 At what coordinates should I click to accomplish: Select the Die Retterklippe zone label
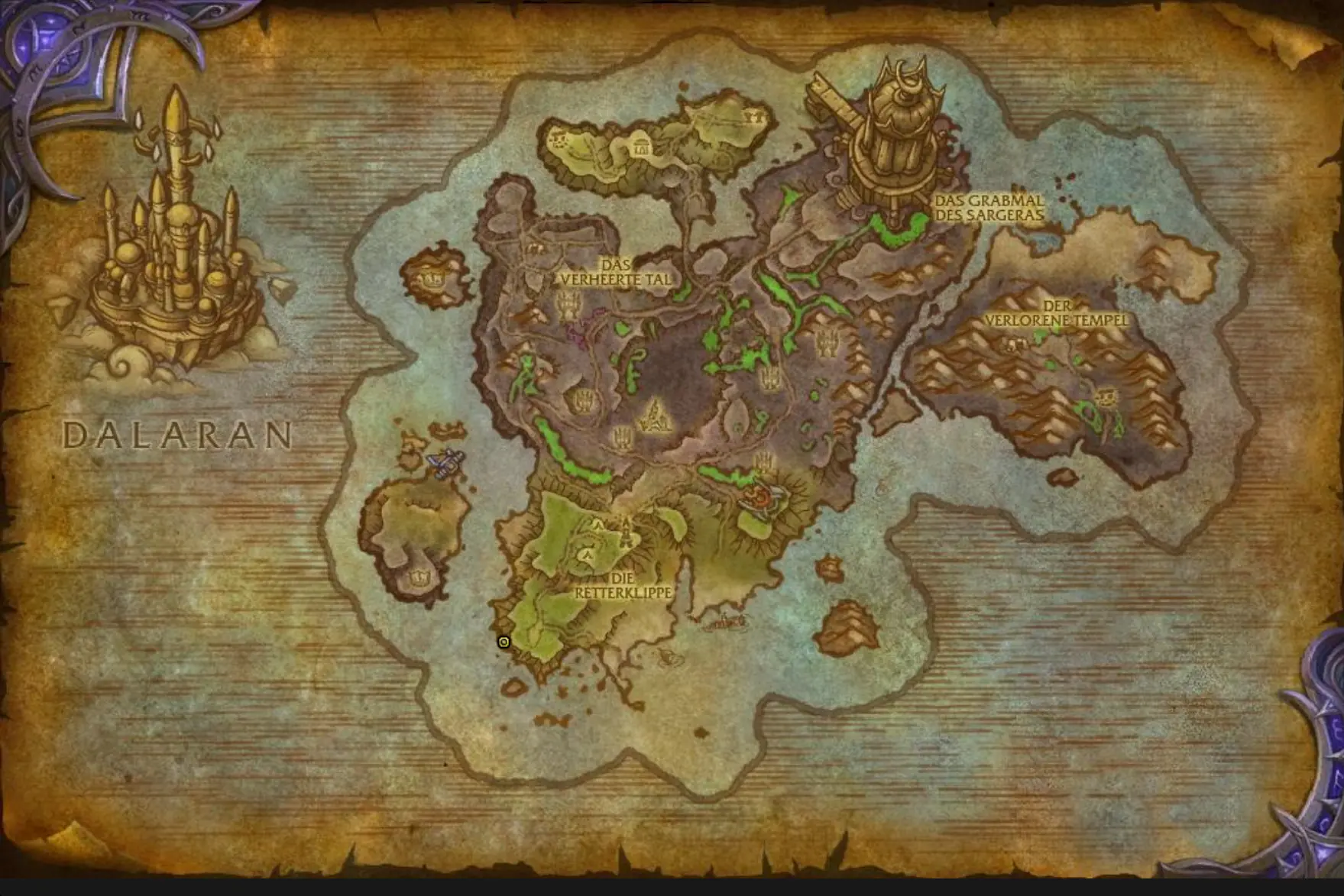click(x=623, y=586)
